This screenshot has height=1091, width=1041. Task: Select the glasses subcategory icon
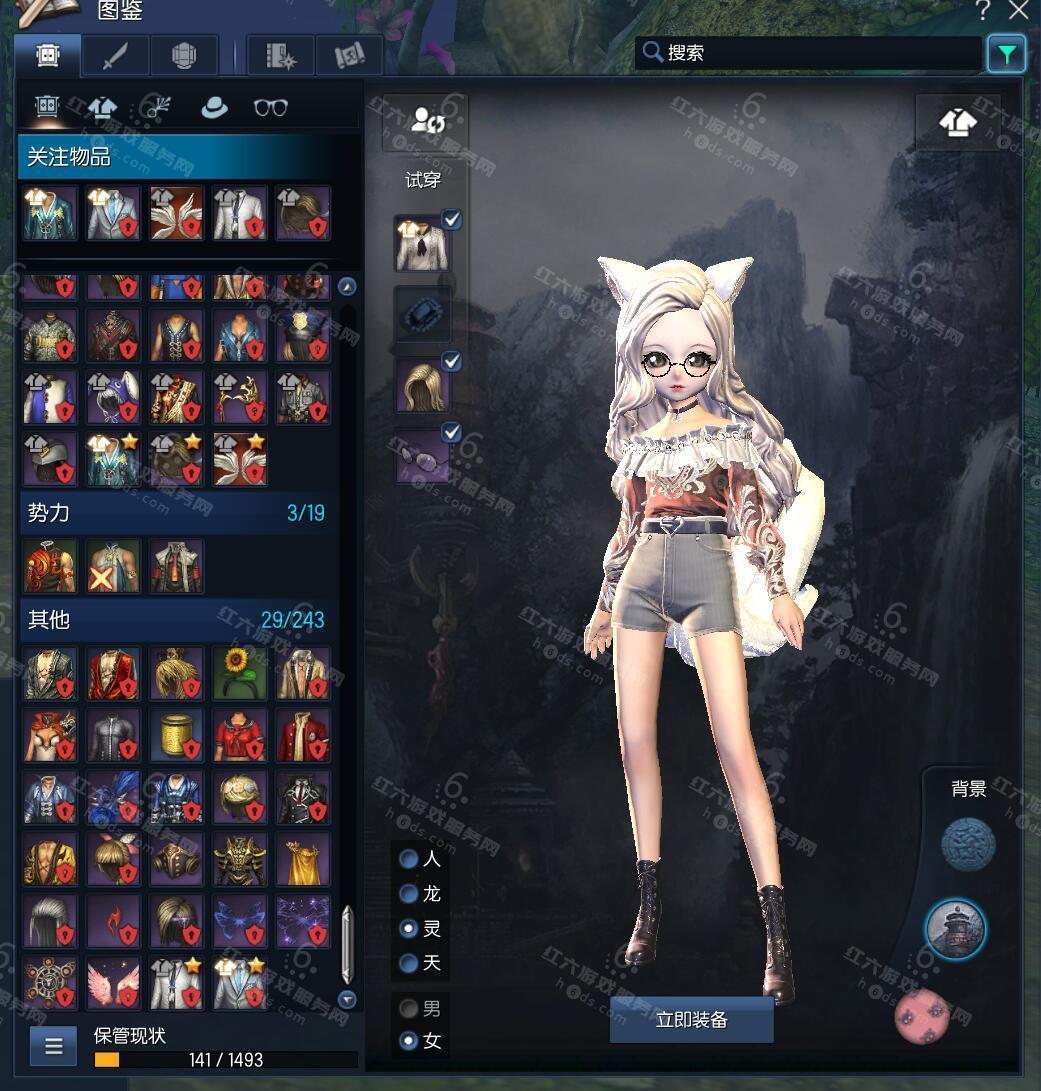point(271,107)
